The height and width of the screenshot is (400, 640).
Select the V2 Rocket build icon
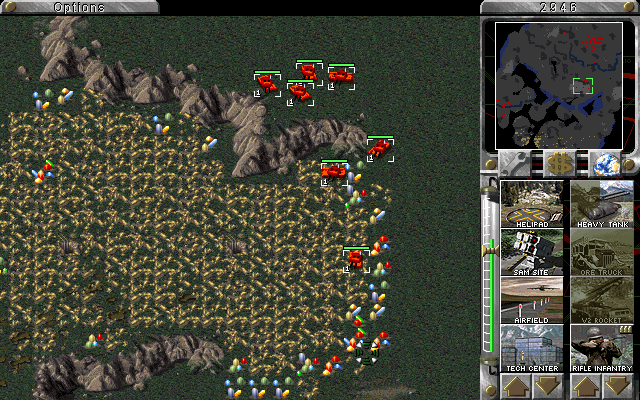602,300
